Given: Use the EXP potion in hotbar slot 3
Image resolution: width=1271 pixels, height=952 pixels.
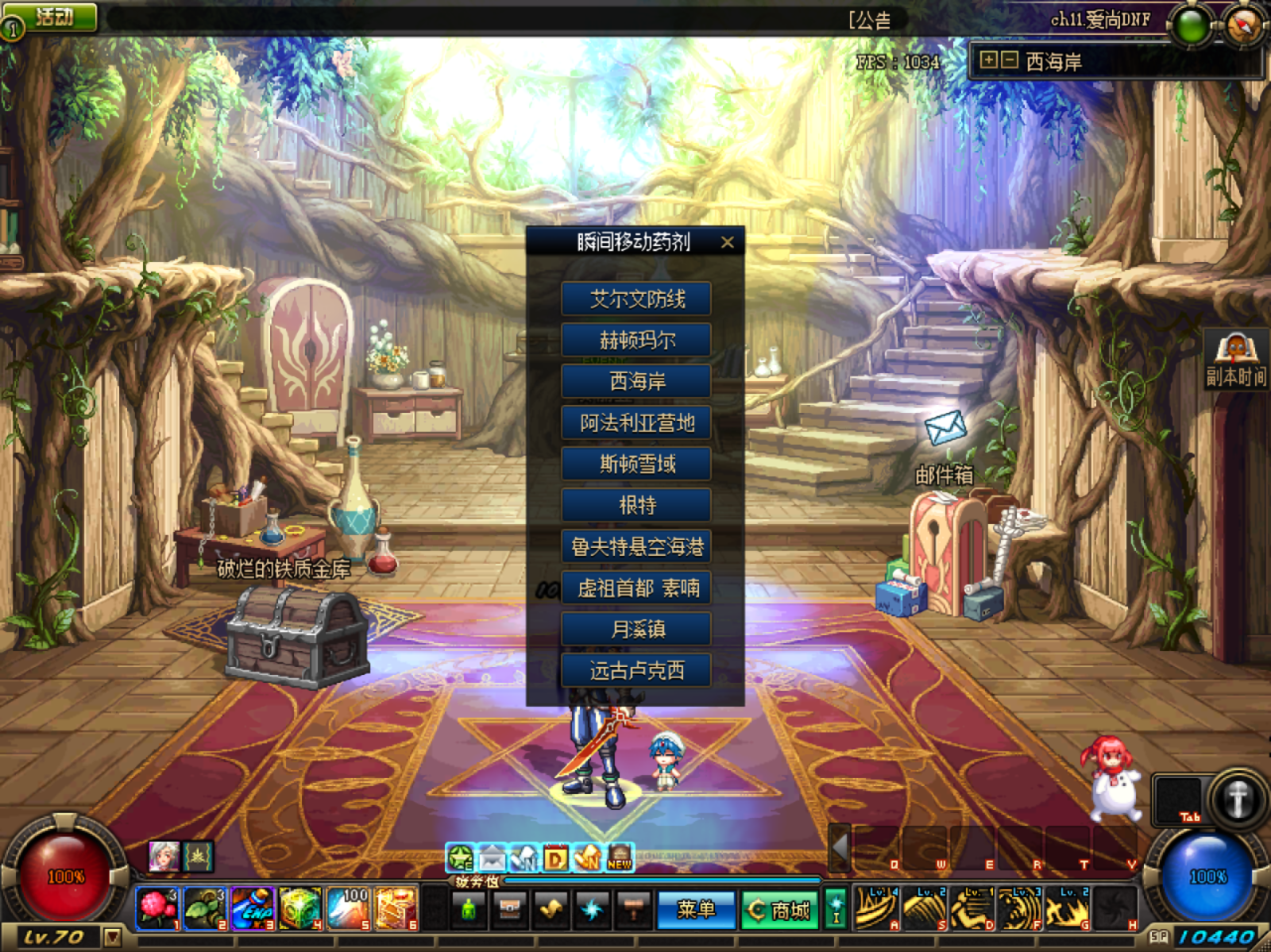Looking at the screenshot, I should click(253, 908).
